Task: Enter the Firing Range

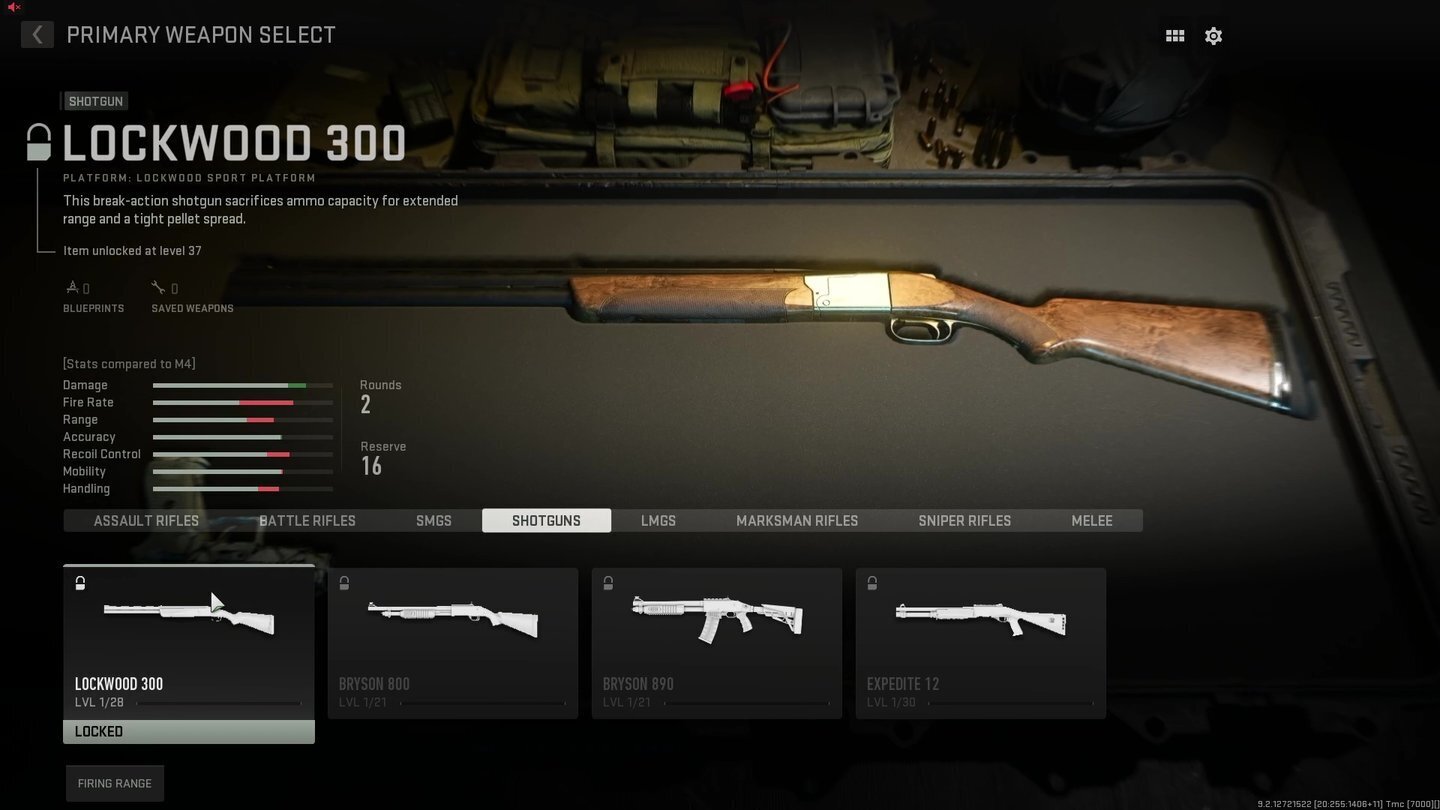Action: click(115, 783)
